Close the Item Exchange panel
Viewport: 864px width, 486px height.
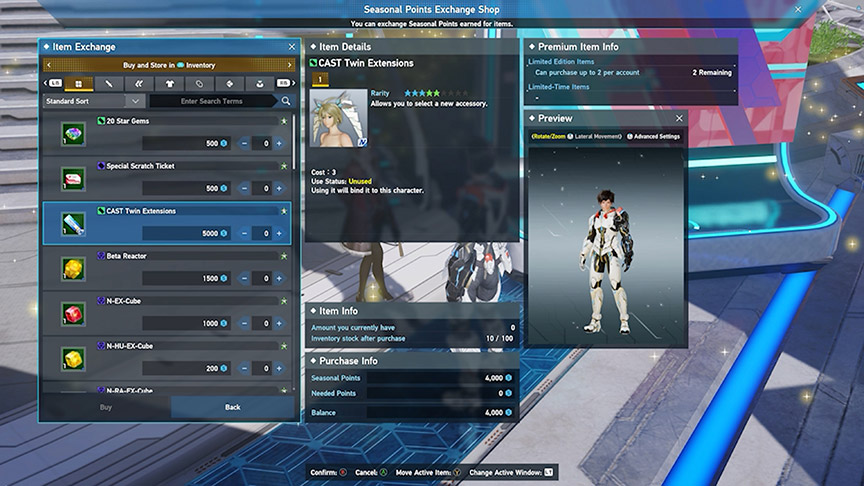coord(291,47)
